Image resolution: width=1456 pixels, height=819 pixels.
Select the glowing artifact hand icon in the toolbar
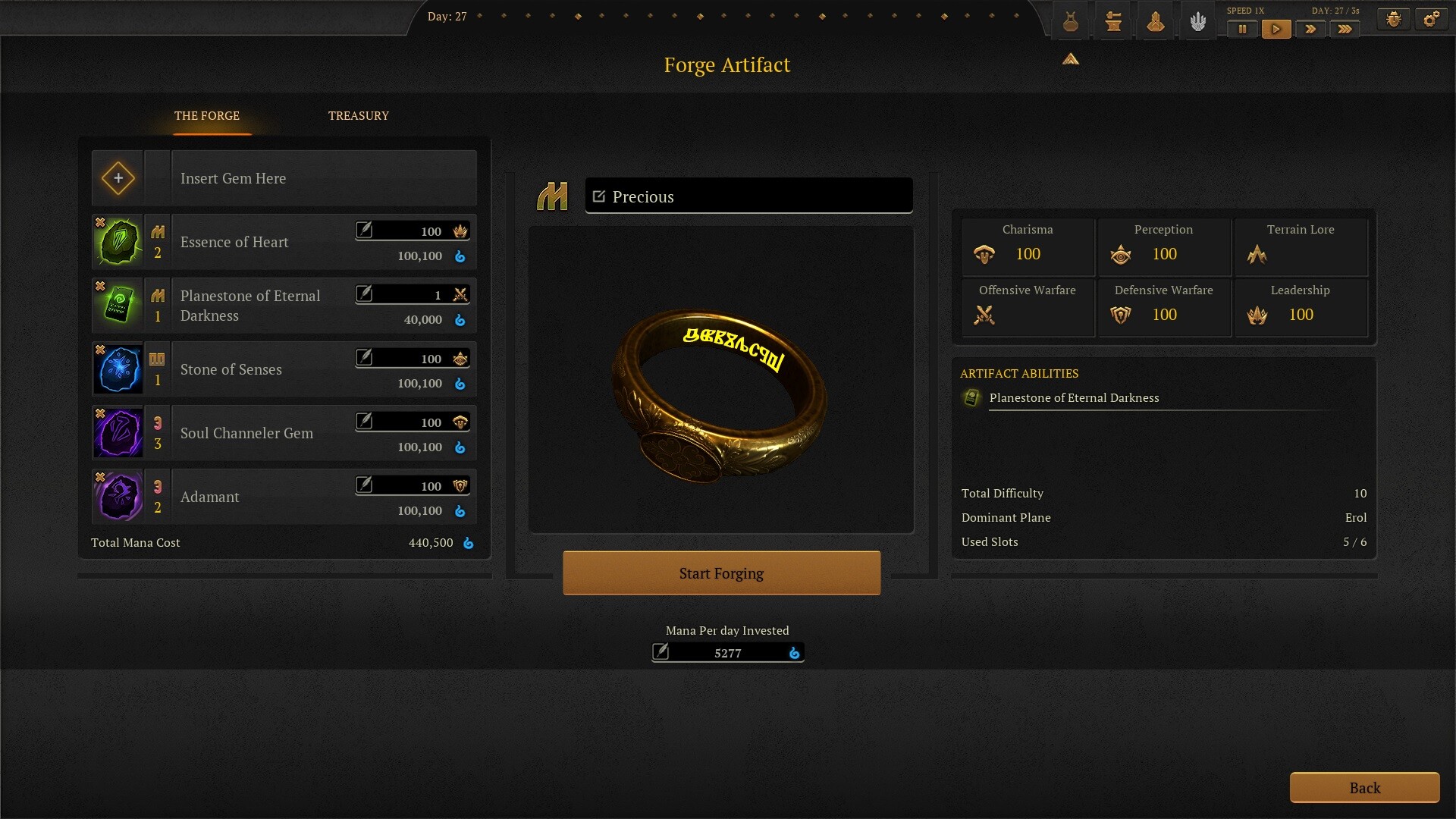click(x=1197, y=20)
